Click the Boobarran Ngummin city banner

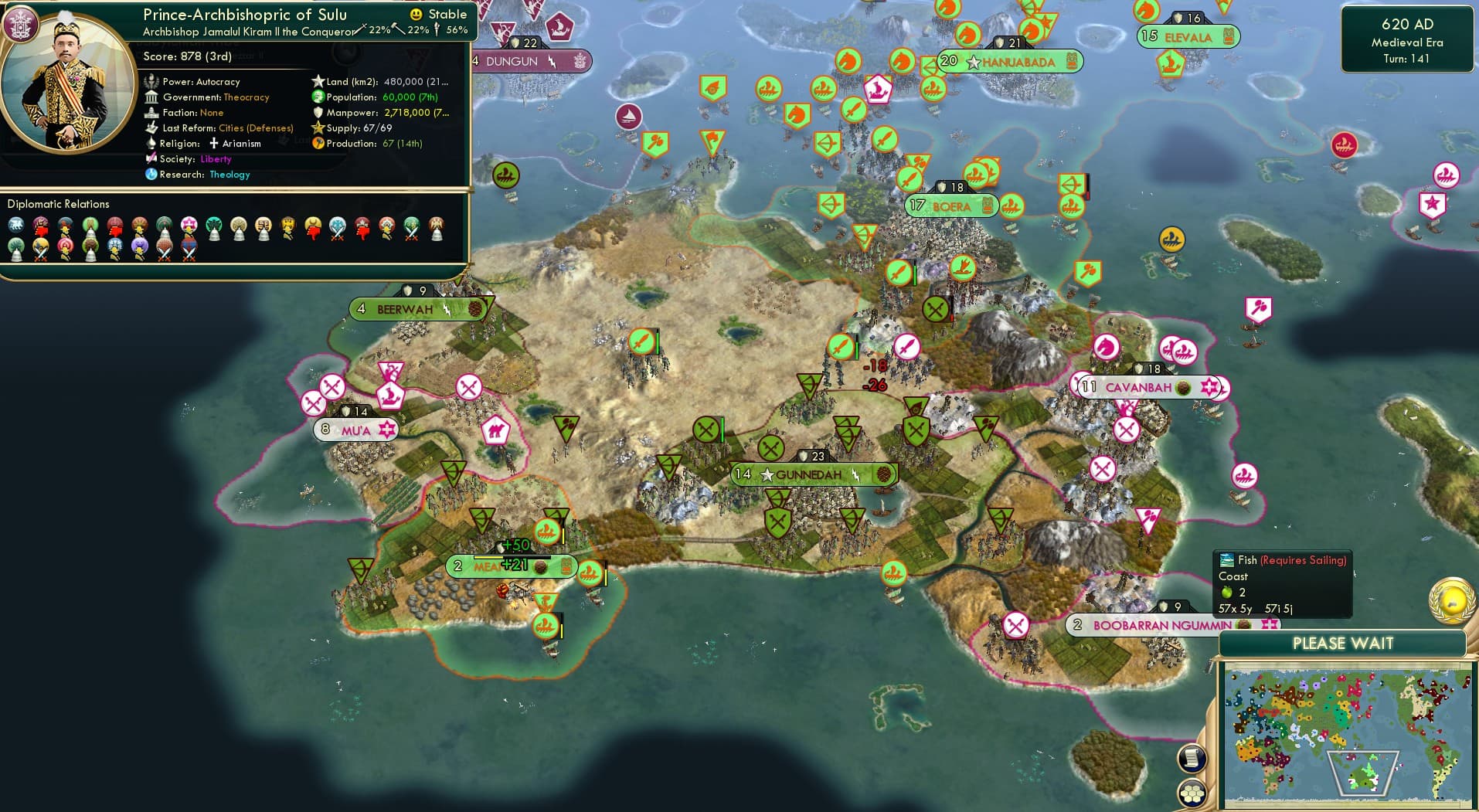1162,625
